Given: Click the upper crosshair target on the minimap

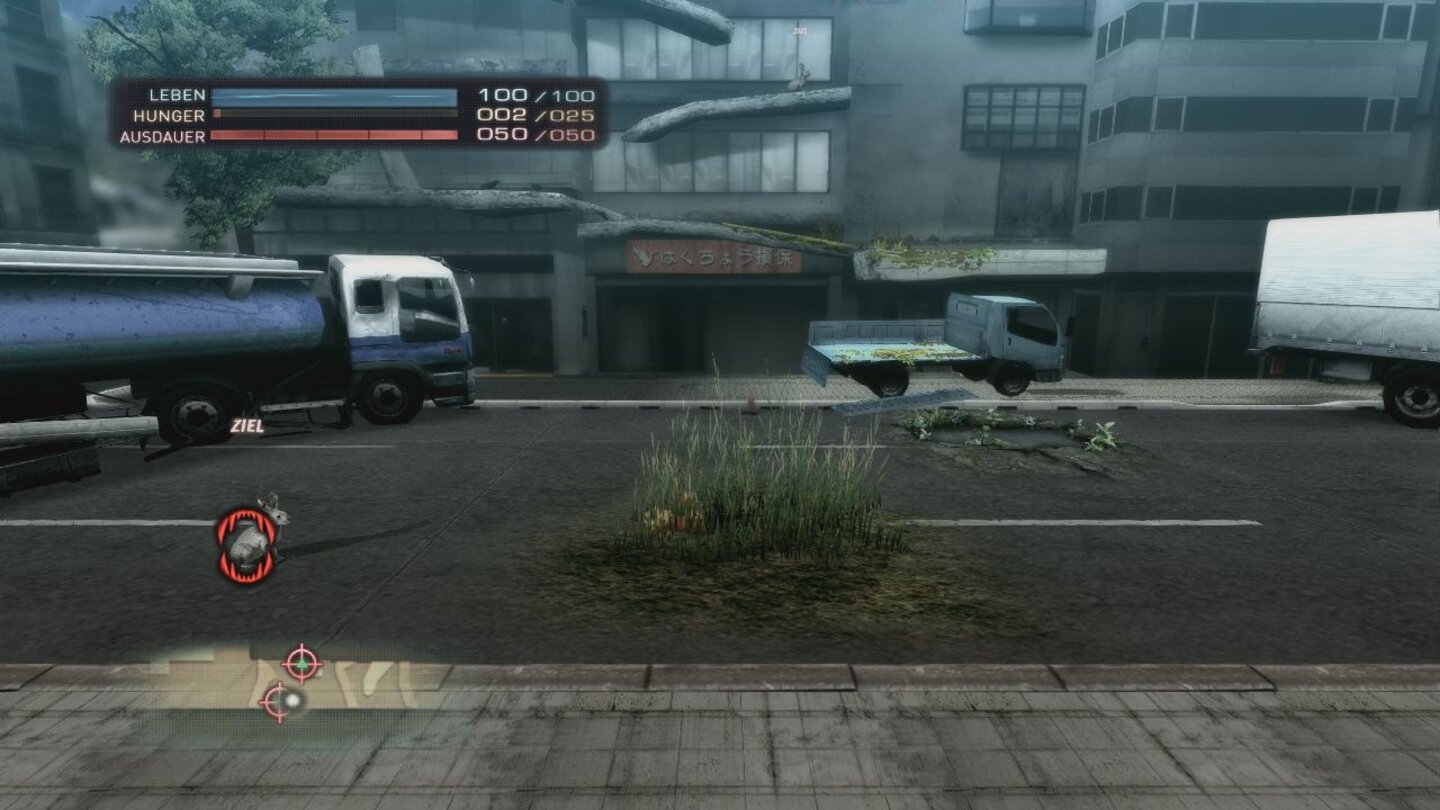Looking at the screenshot, I should point(302,663).
